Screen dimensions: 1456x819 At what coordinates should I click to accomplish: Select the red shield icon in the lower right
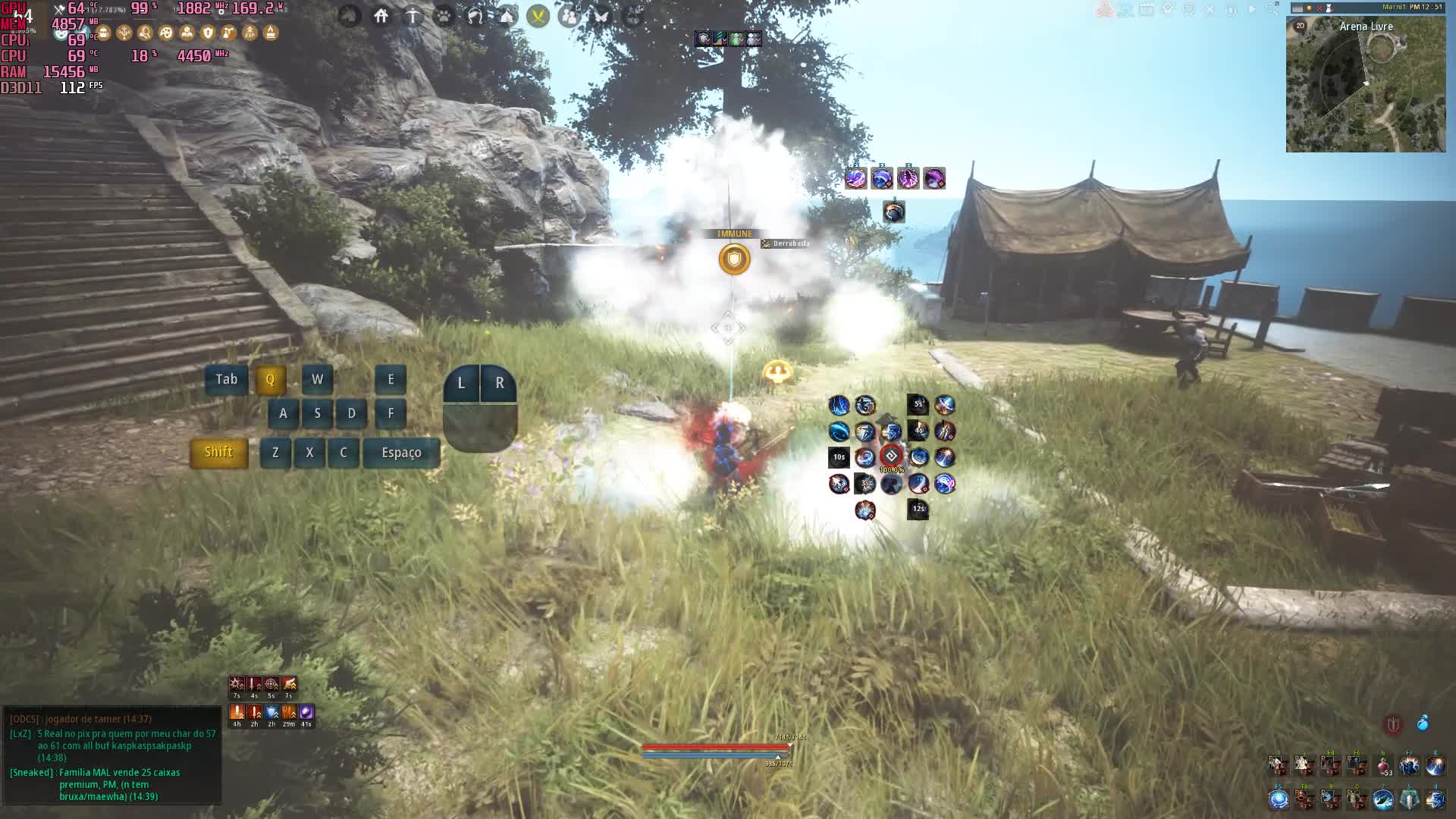click(x=1393, y=724)
